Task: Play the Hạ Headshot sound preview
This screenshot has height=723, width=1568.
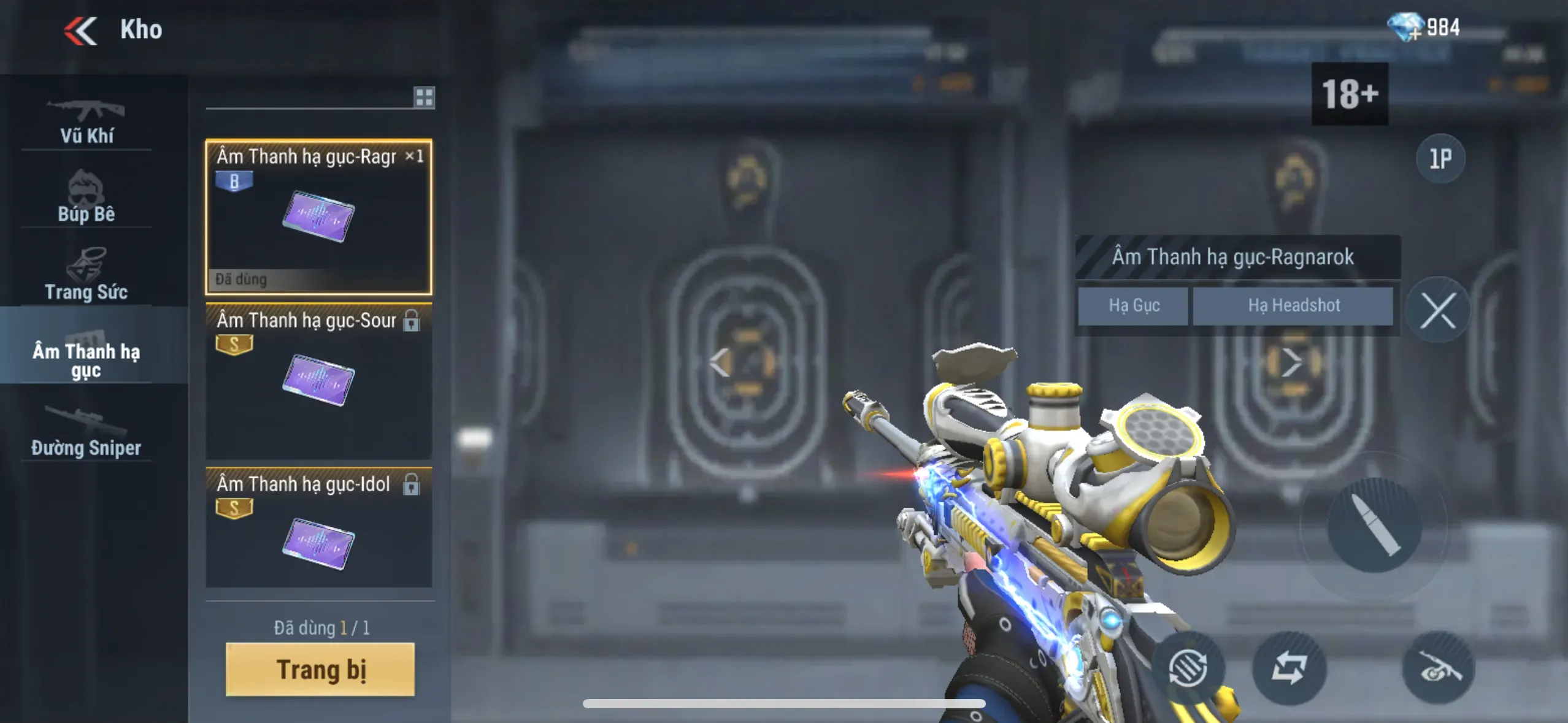Action: [x=1293, y=305]
